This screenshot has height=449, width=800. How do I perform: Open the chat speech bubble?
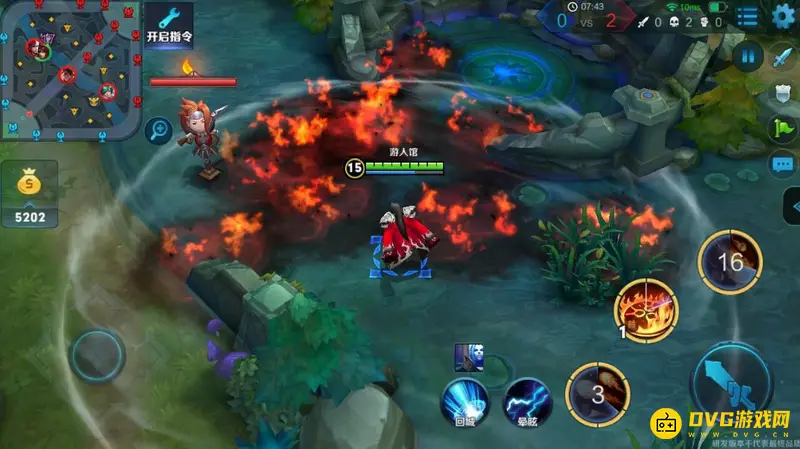pyautogui.click(x=782, y=164)
